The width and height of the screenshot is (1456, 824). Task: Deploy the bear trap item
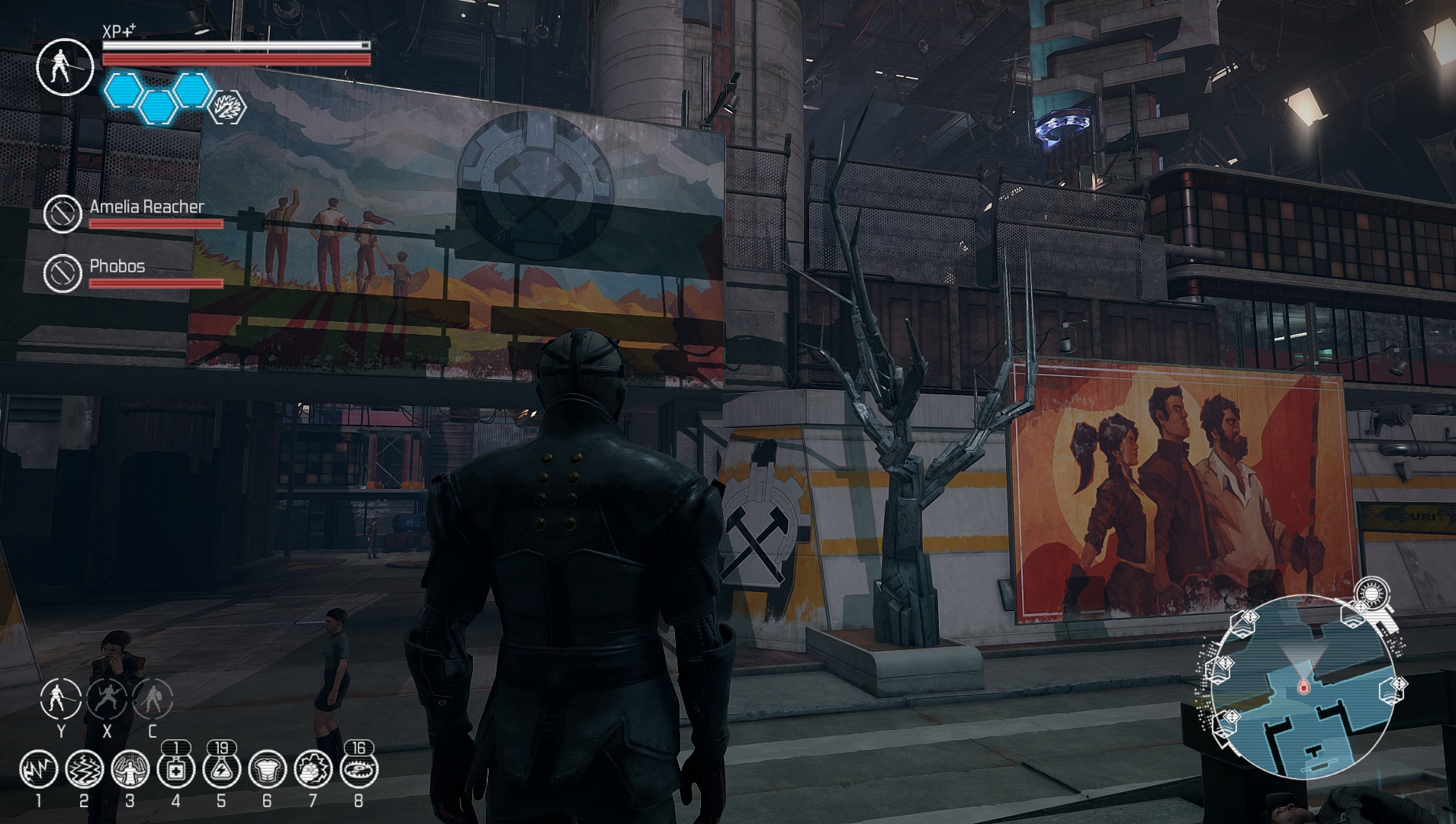click(358, 770)
